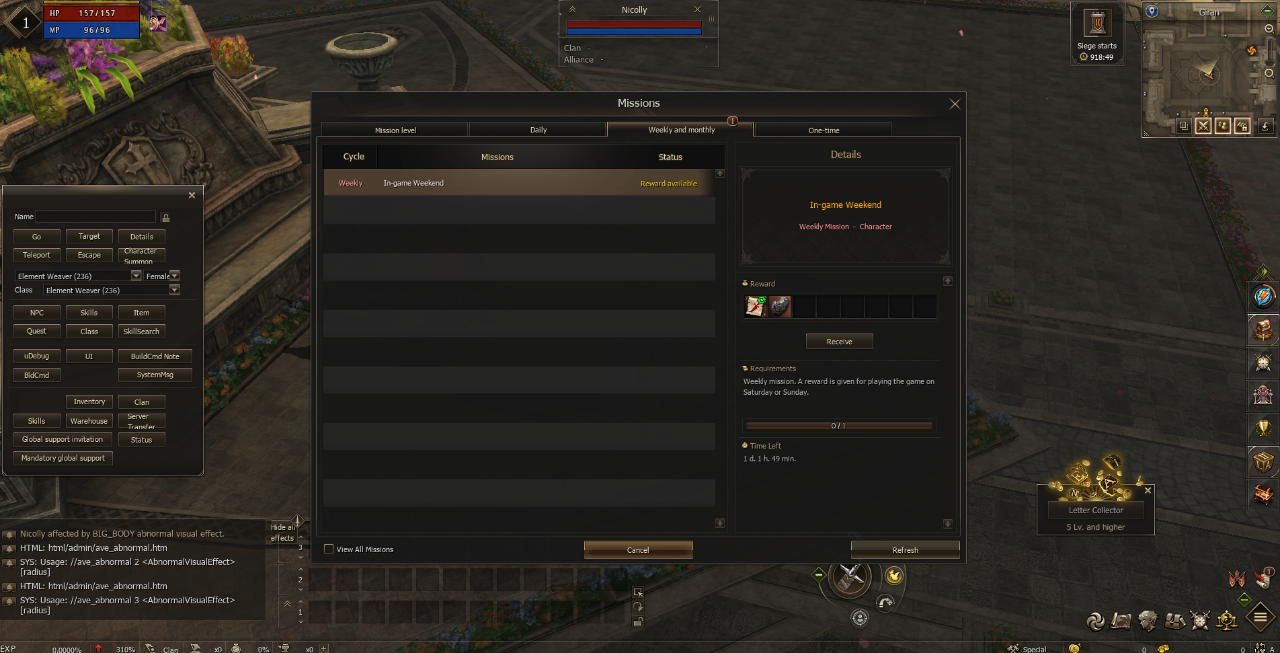Image resolution: width=1280 pixels, height=653 pixels.
Task: Open the Daily missions tab
Action: (x=538, y=130)
